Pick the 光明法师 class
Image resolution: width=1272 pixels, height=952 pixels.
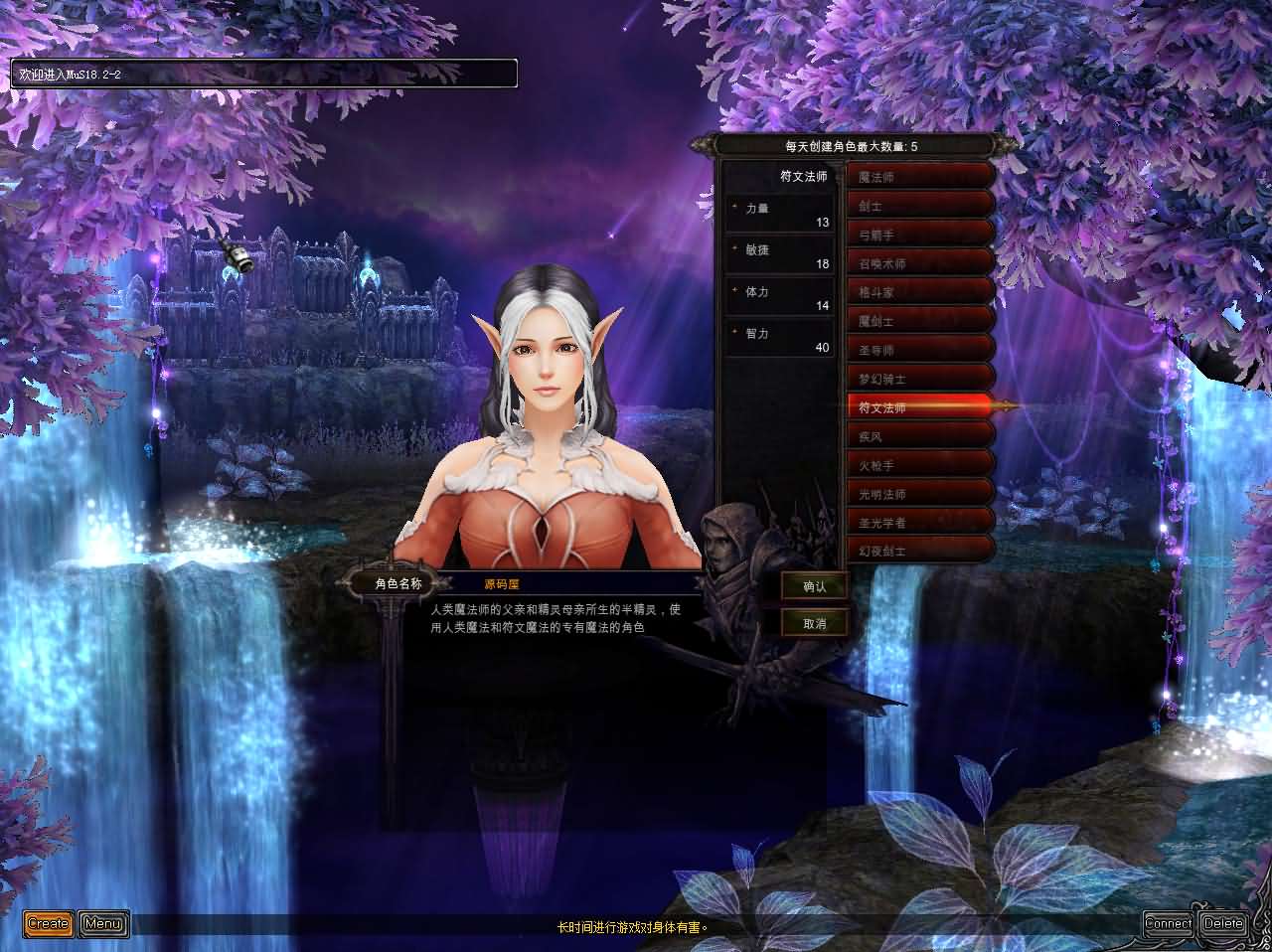tap(919, 493)
